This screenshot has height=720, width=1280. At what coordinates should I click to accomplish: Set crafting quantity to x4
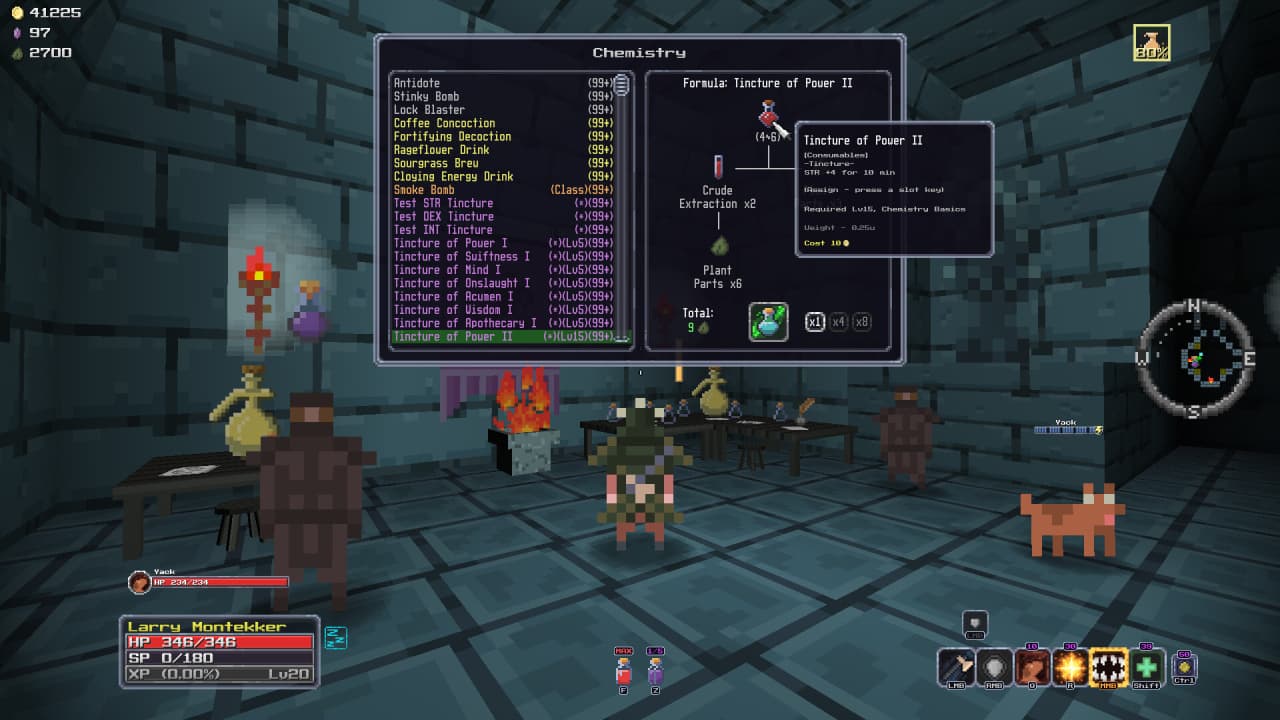click(x=838, y=322)
